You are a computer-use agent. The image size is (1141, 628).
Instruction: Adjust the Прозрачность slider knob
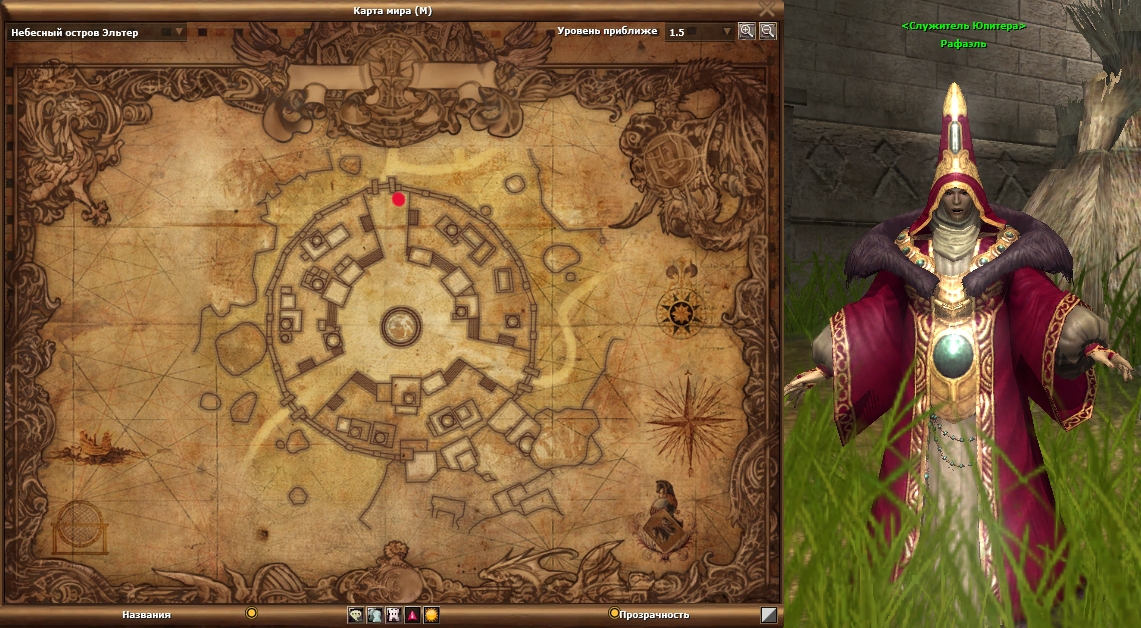(x=614, y=613)
